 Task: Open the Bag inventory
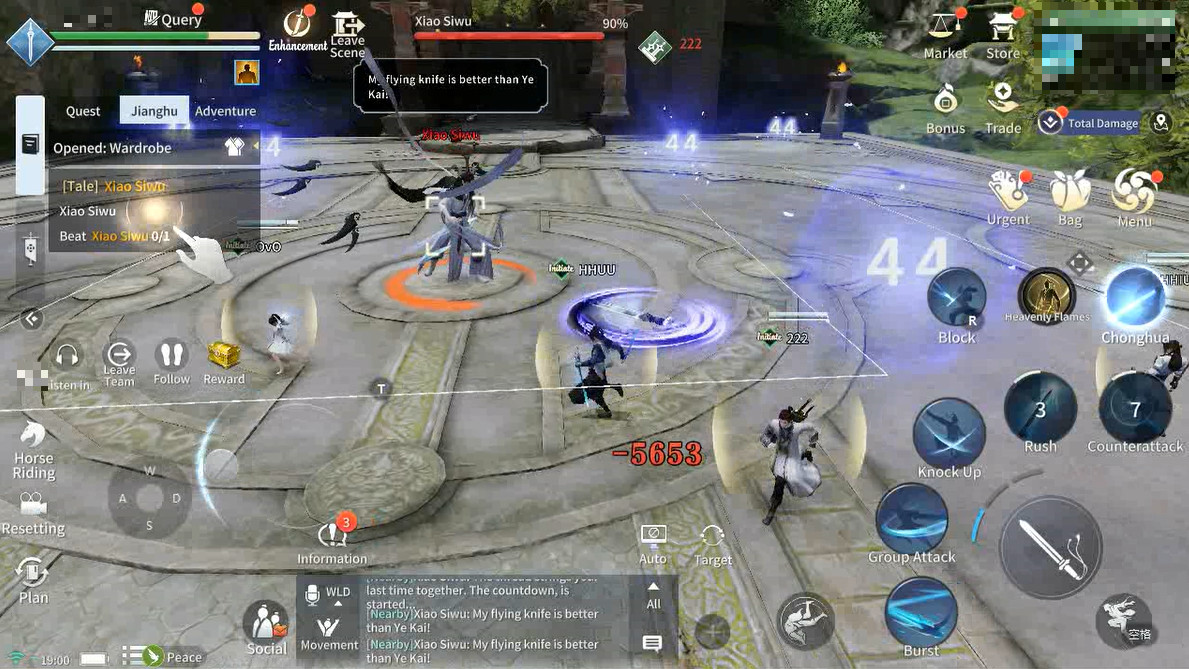pyautogui.click(x=1070, y=195)
